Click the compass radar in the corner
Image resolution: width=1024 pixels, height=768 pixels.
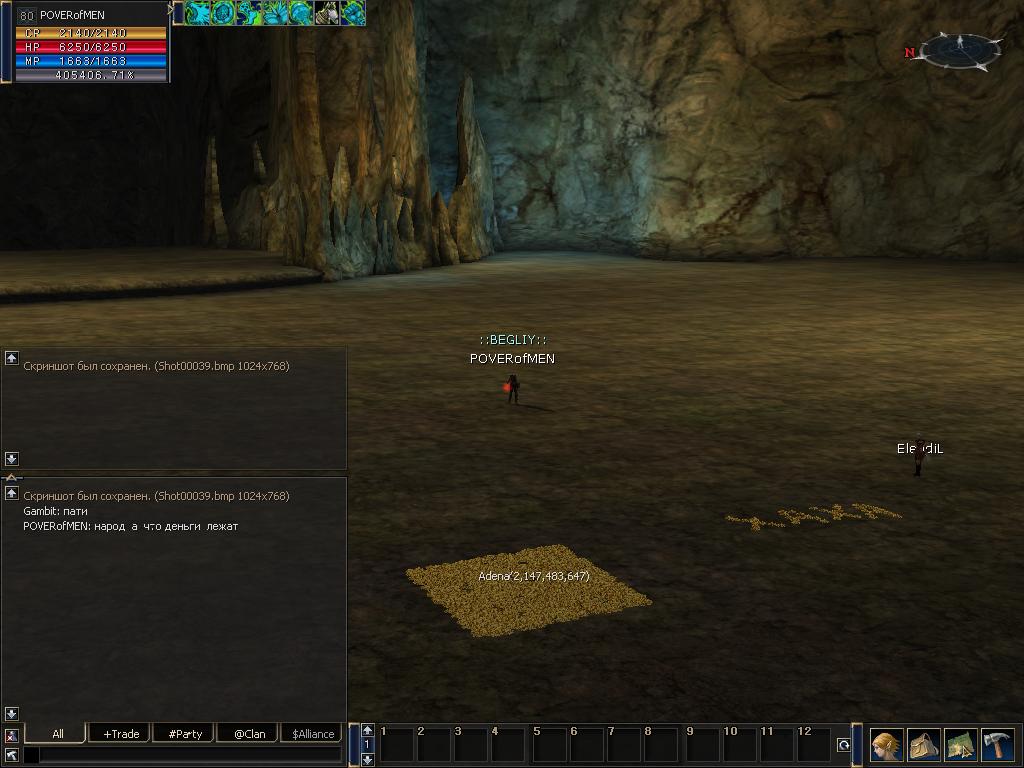(960, 50)
